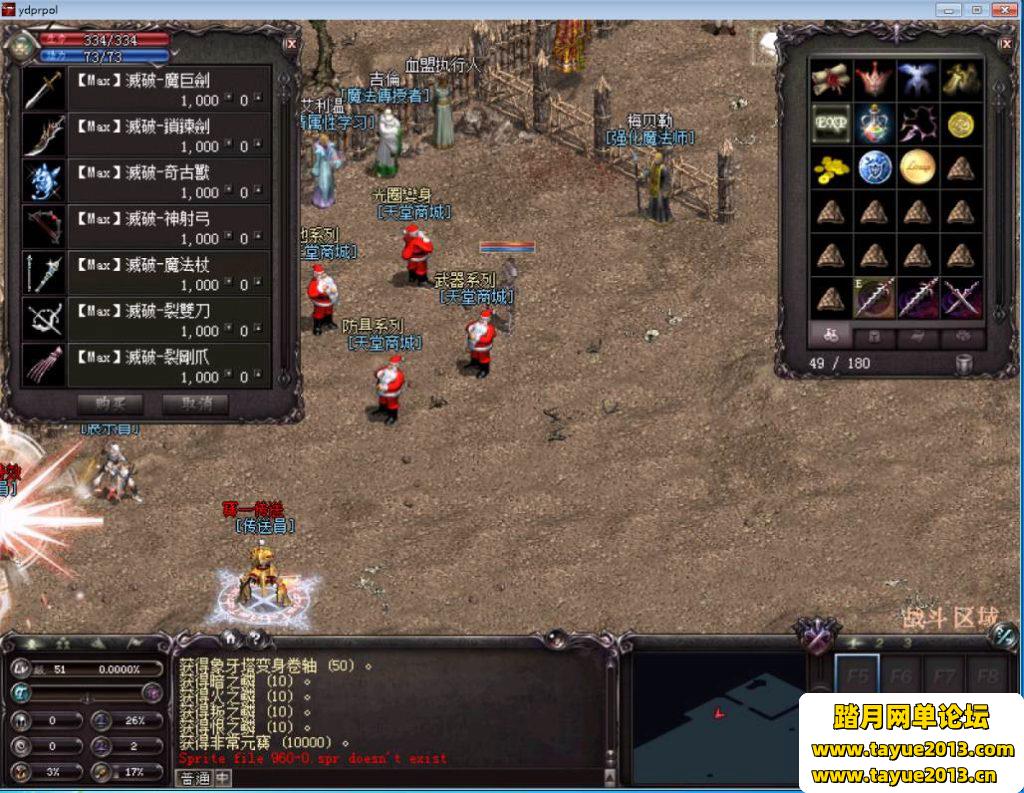
Task: Click the 购买 buy button
Action: pos(110,405)
